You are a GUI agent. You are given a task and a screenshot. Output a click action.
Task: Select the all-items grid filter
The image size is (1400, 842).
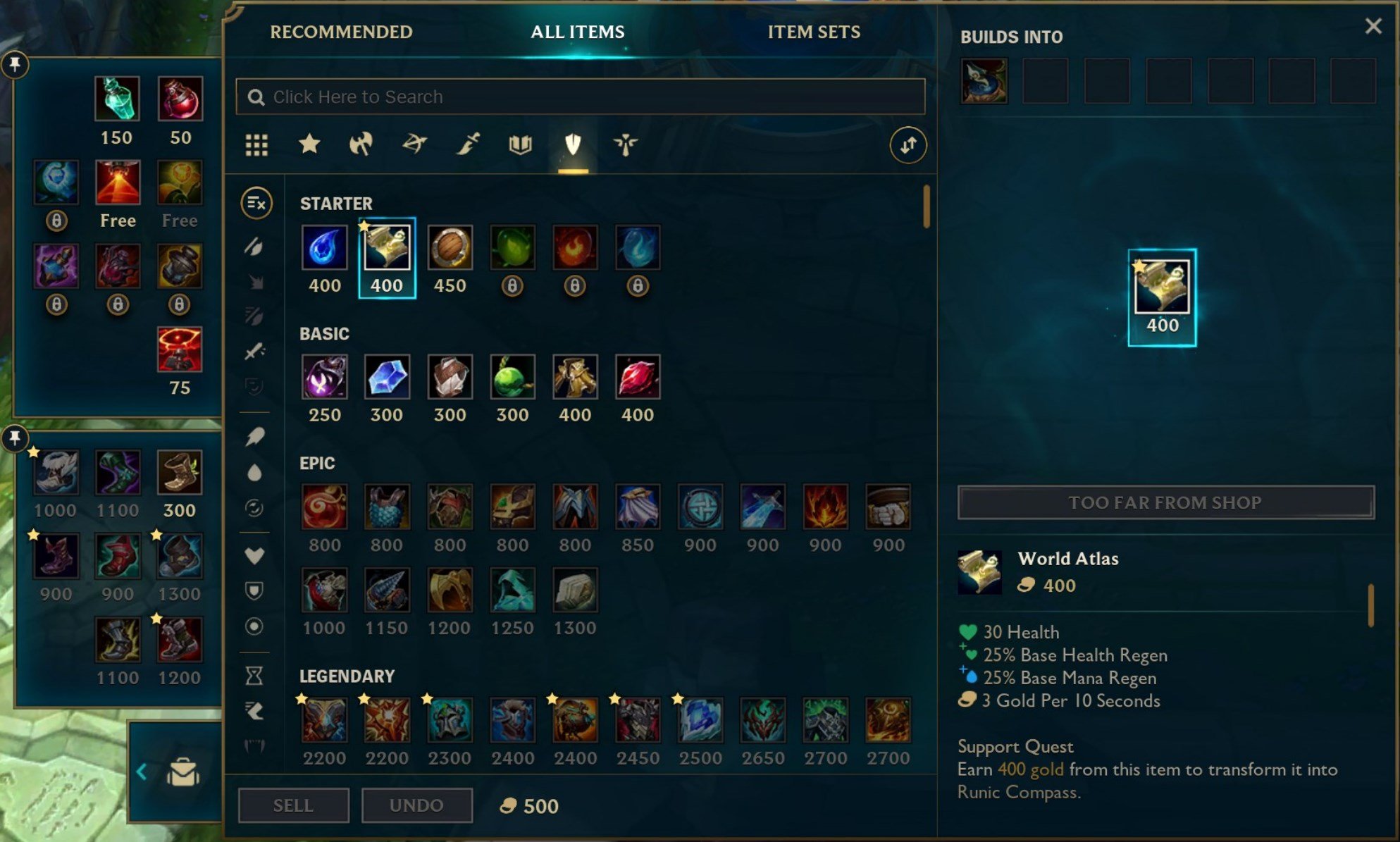(x=256, y=144)
